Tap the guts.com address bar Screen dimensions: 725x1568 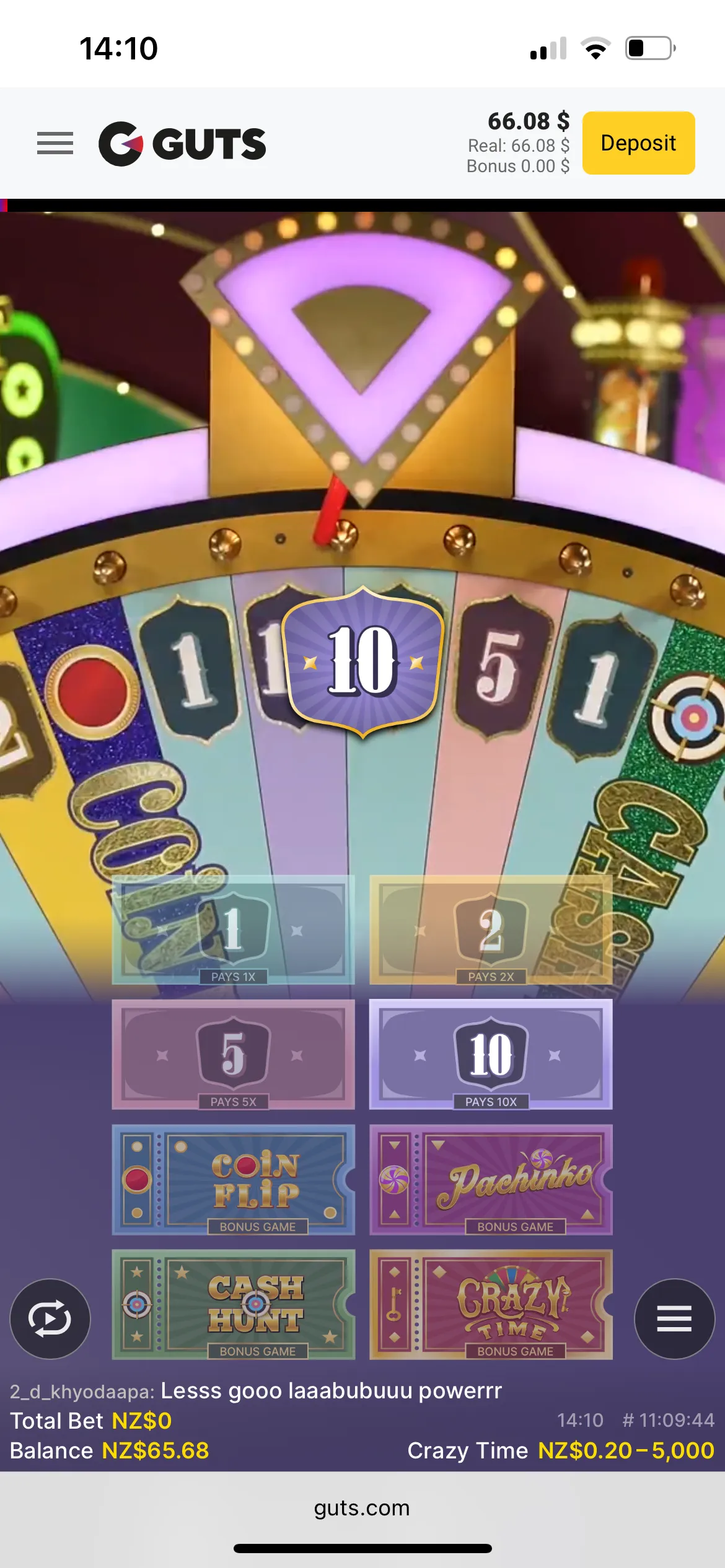[x=362, y=1508]
